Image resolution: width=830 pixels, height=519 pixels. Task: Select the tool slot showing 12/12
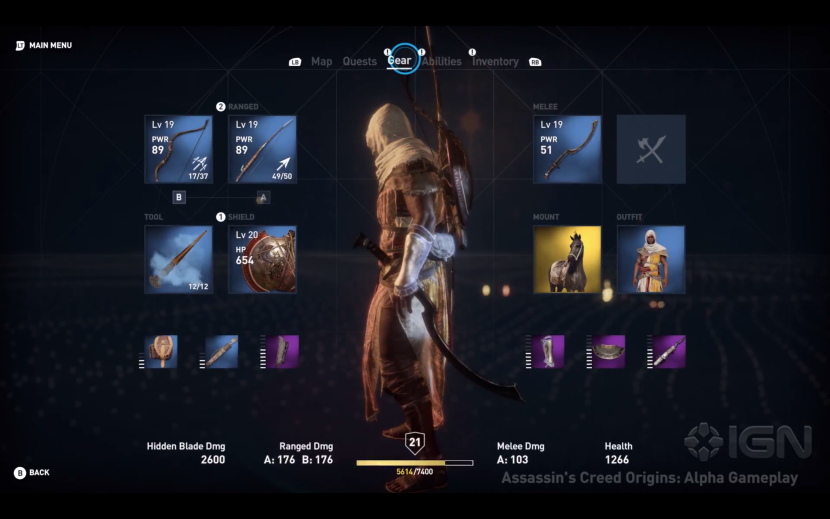point(178,259)
